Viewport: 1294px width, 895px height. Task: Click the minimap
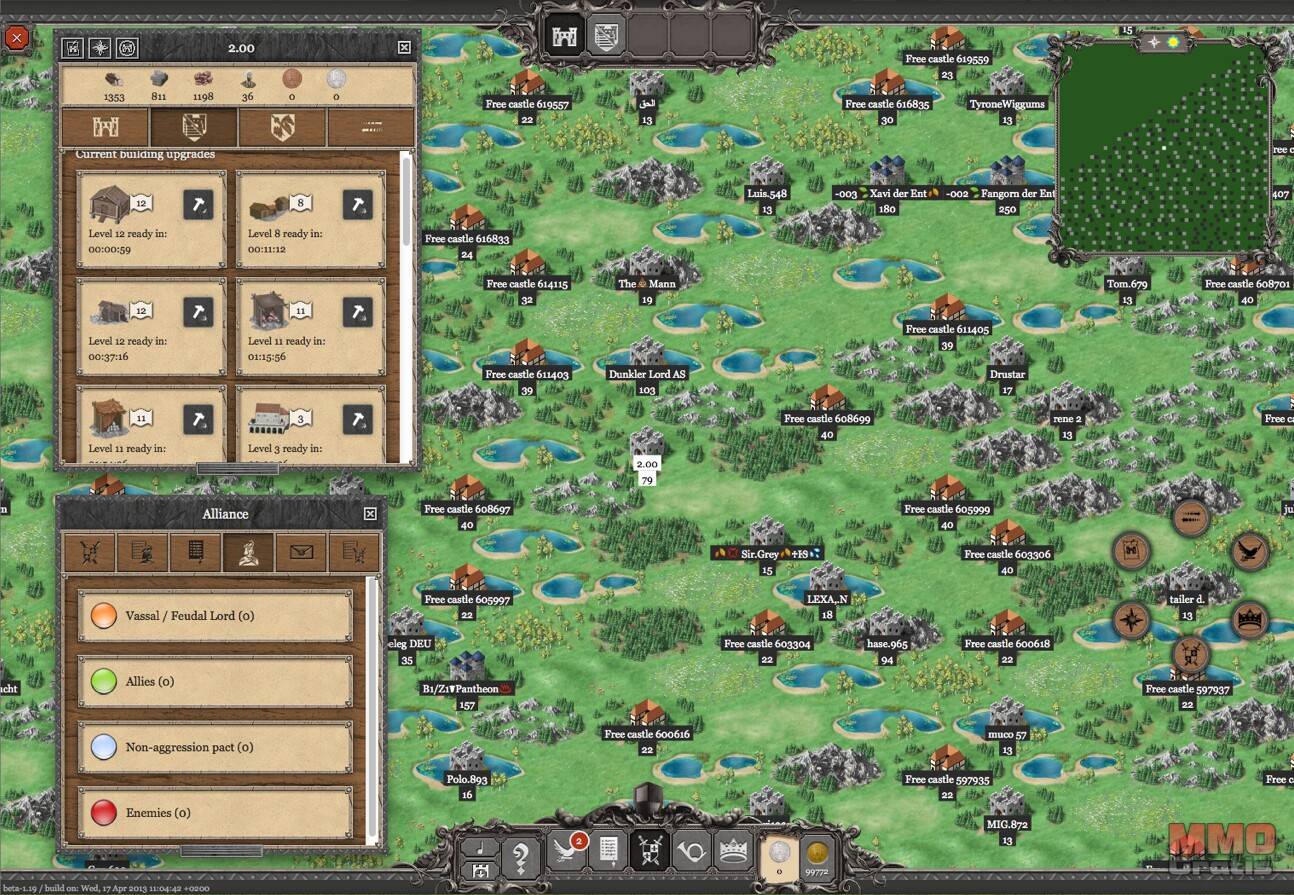[x=1164, y=150]
